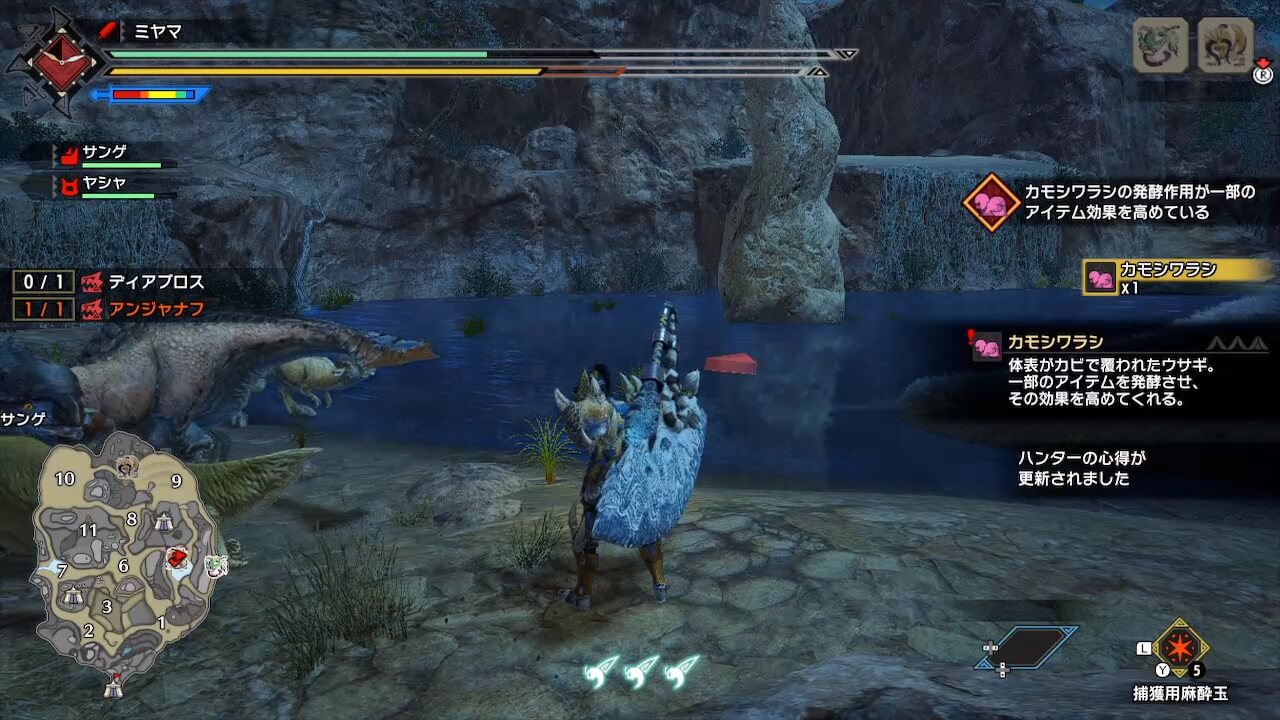The width and height of the screenshot is (1280, 720).
Task: Click the empty blue action bar slot
Action: click(1028, 647)
